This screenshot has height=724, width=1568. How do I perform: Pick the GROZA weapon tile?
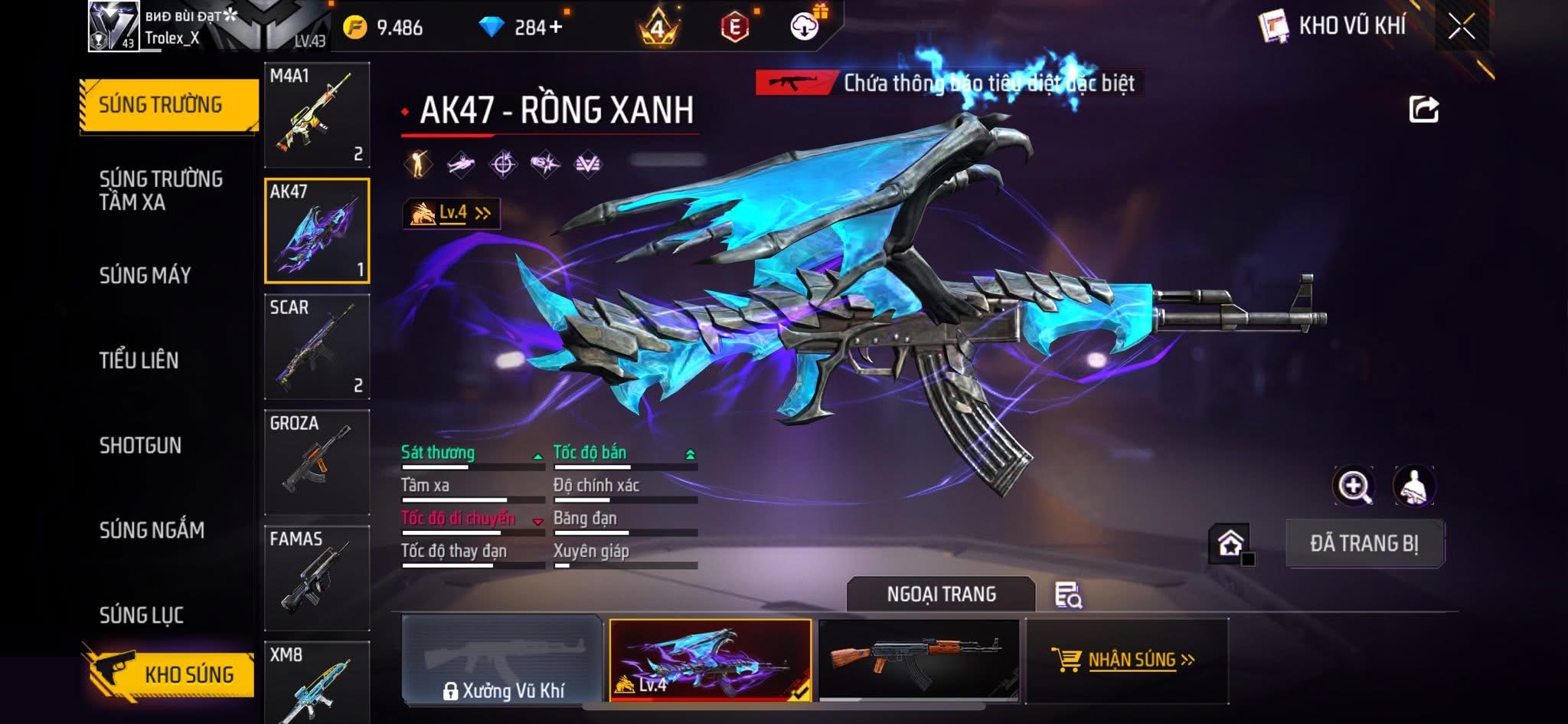click(317, 462)
